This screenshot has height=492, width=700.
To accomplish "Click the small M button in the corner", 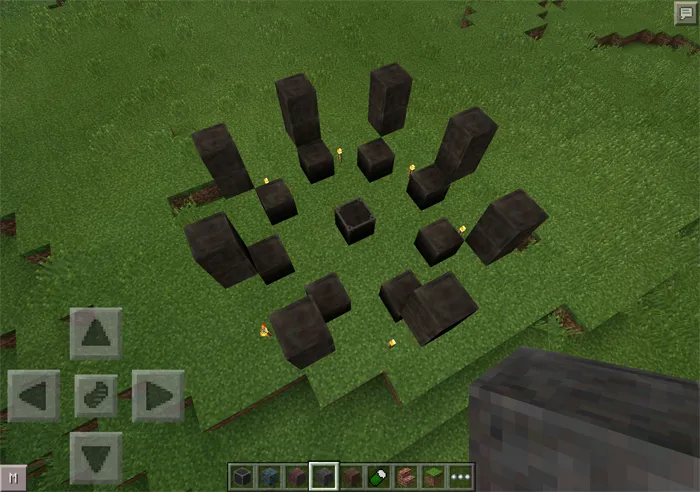I will 12,479.
